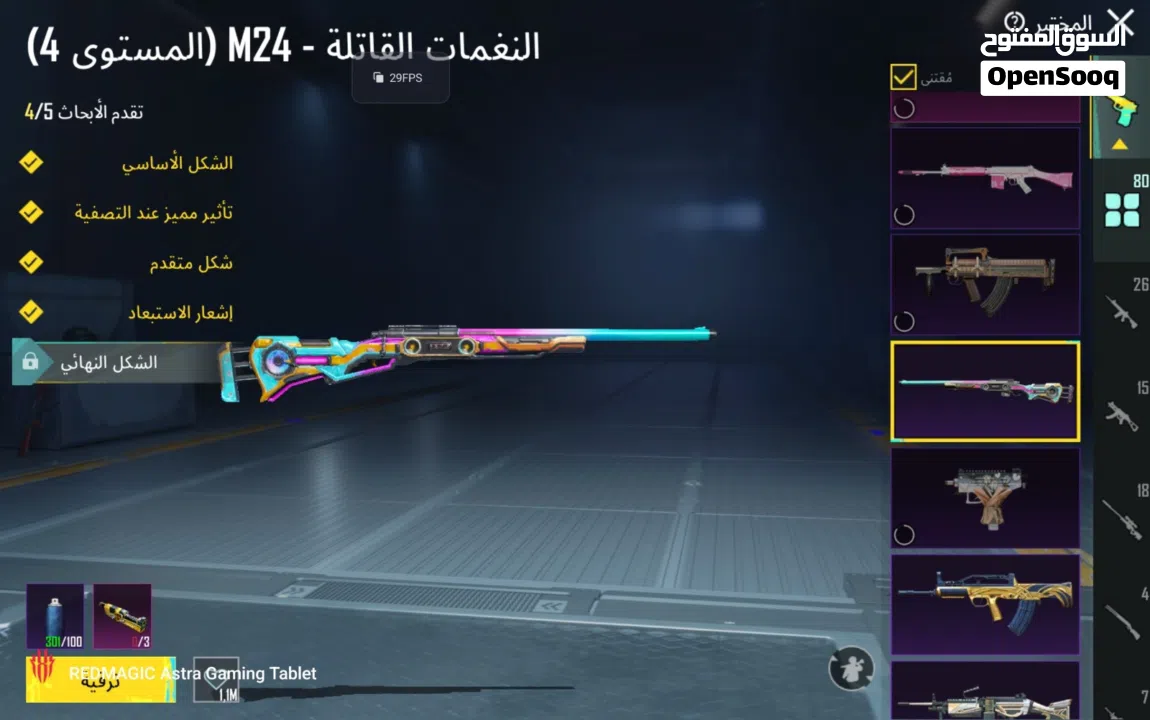Open the lab help question mark

click(x=1015, y=21)
